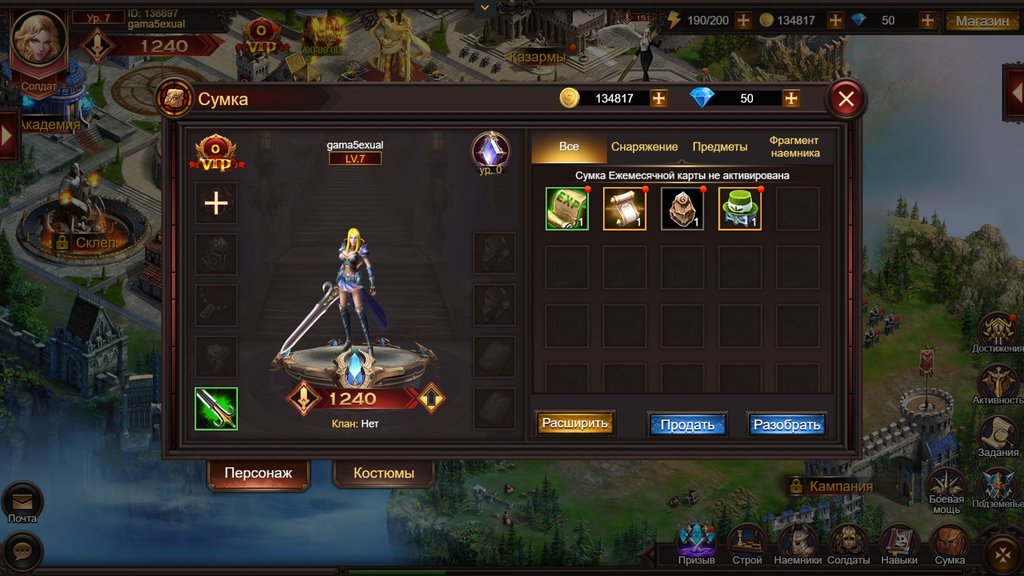This screenshot has width=1024, height=576.
Task: Open the Костюмы tab
Action: (384, 473)
